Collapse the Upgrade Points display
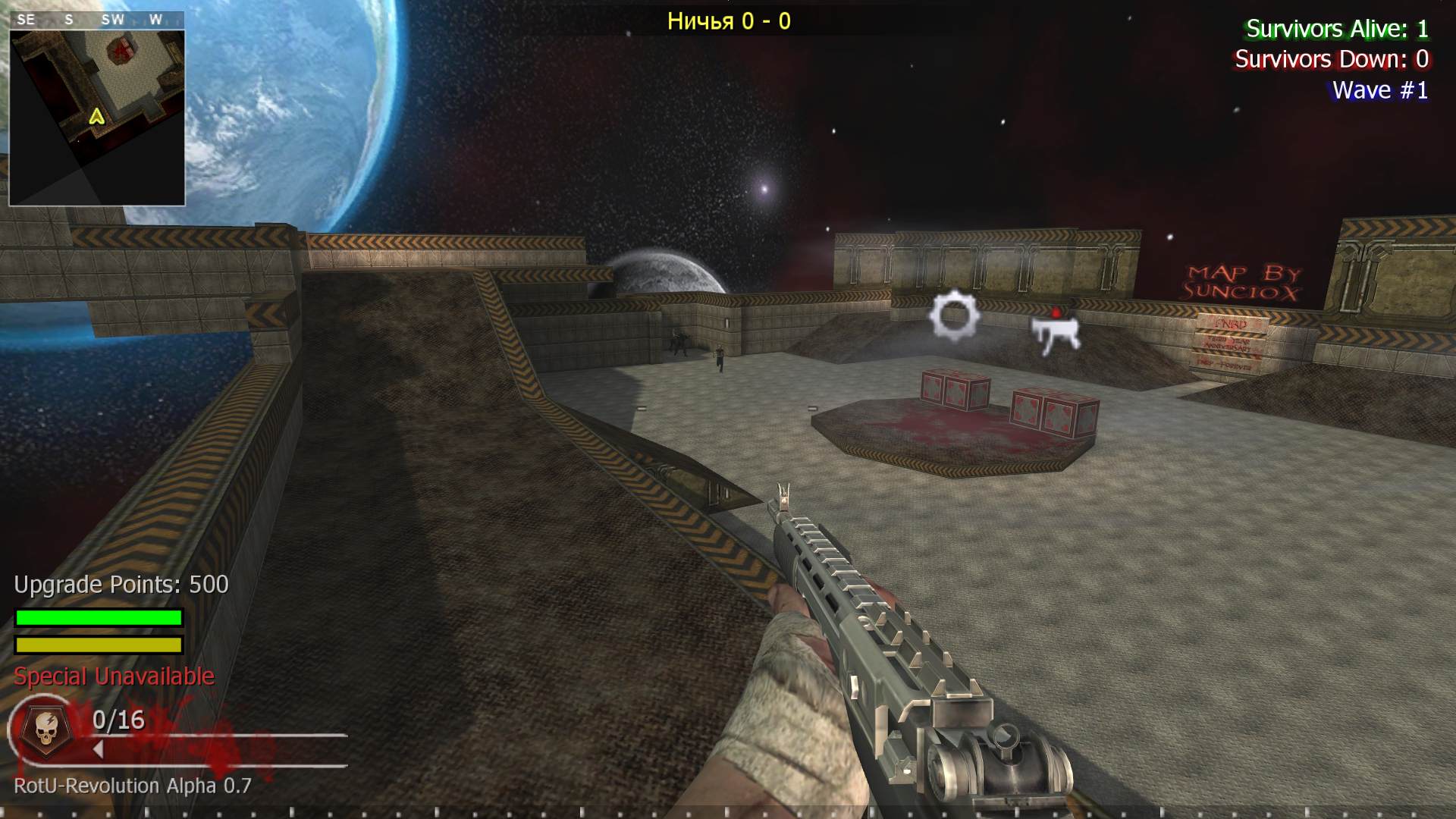The width and height of the screenshot is (1456, 819). (x=120, y=585)
